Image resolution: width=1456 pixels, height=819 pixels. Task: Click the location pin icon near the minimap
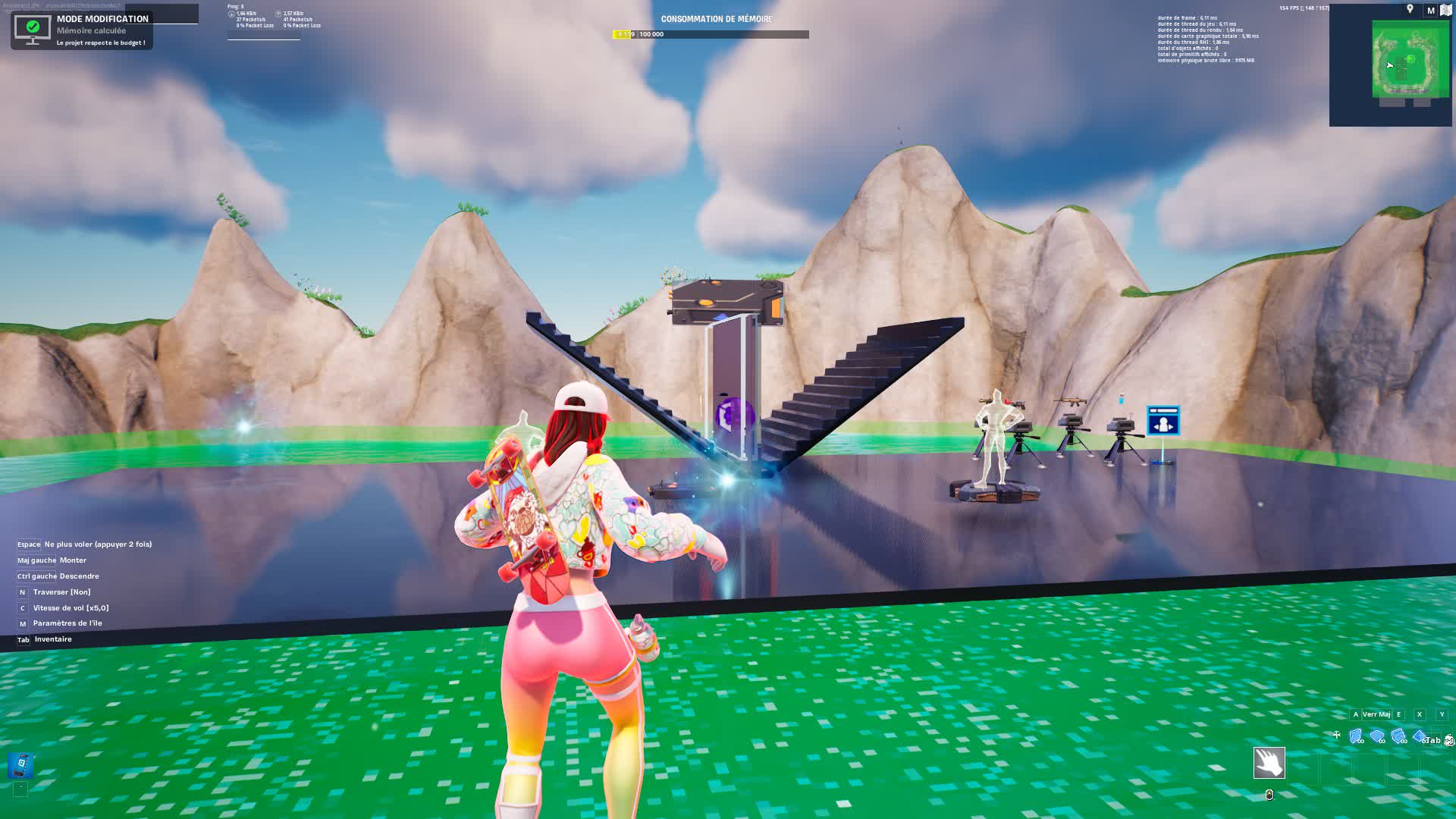point(1409,10)
